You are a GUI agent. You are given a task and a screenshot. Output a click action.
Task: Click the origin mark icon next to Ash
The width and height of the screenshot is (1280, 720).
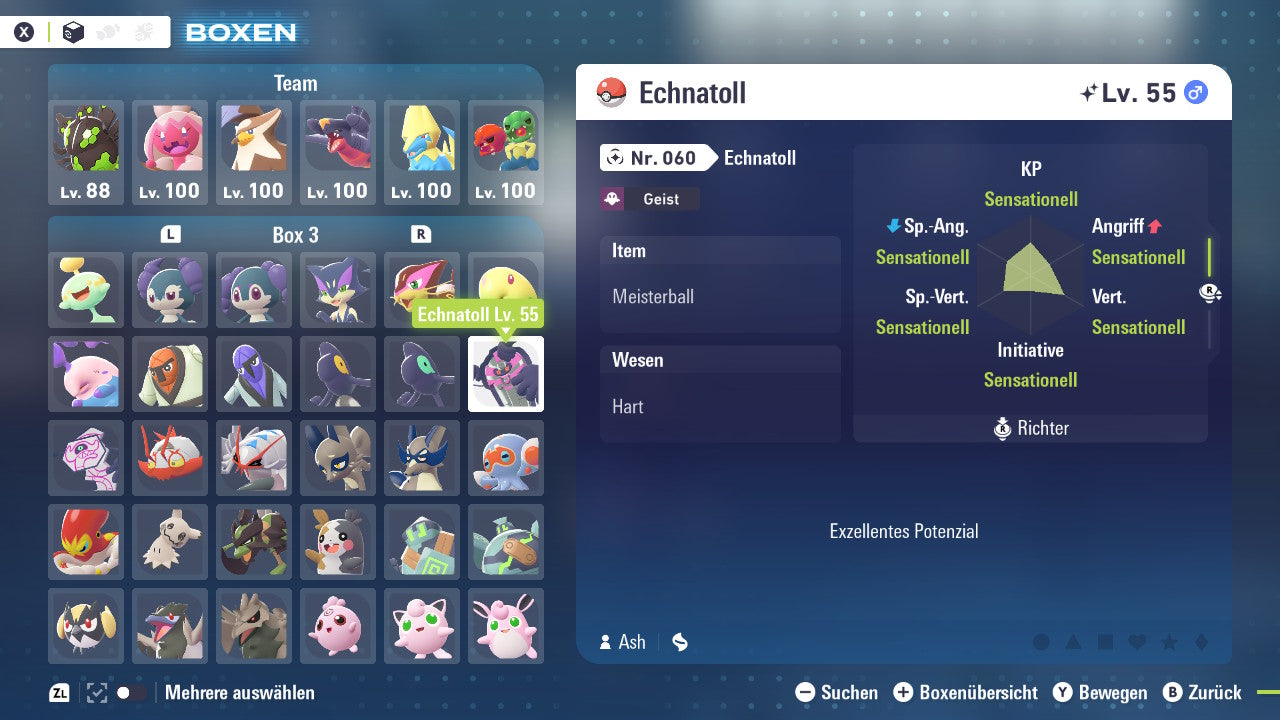679,643
